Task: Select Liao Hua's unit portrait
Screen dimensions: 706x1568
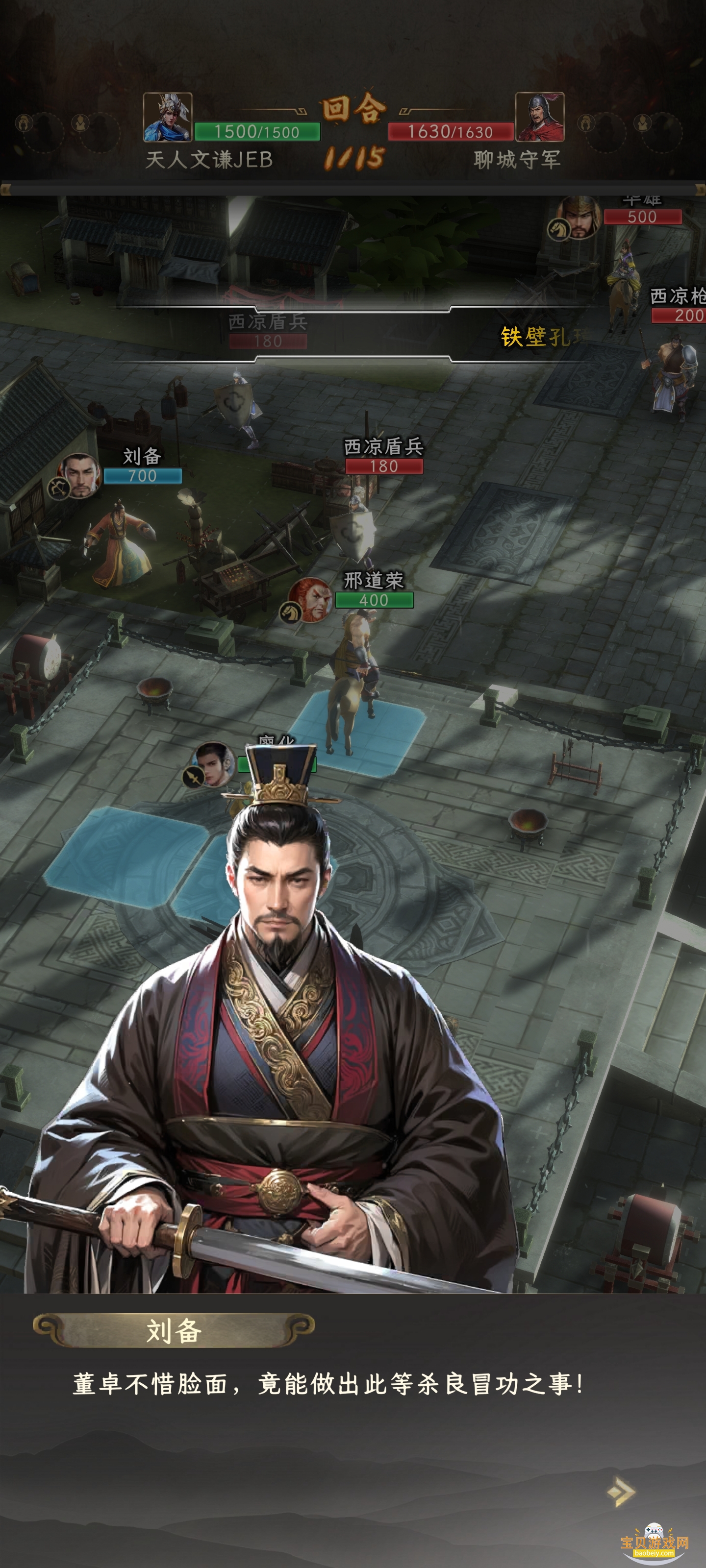Action: point(214,764)
